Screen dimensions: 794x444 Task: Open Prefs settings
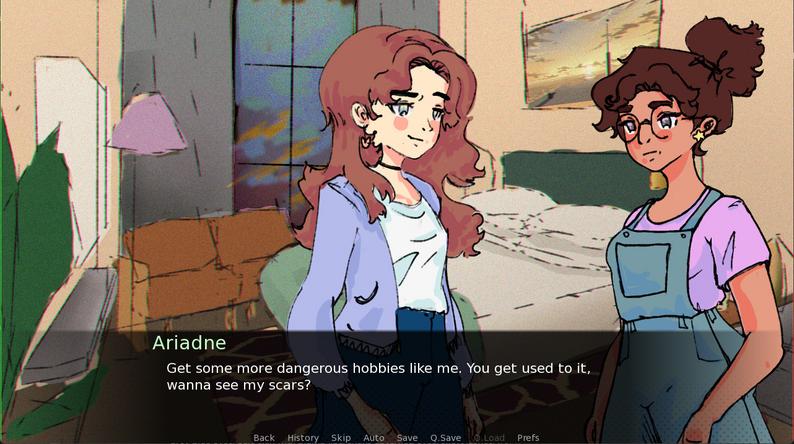528,438
